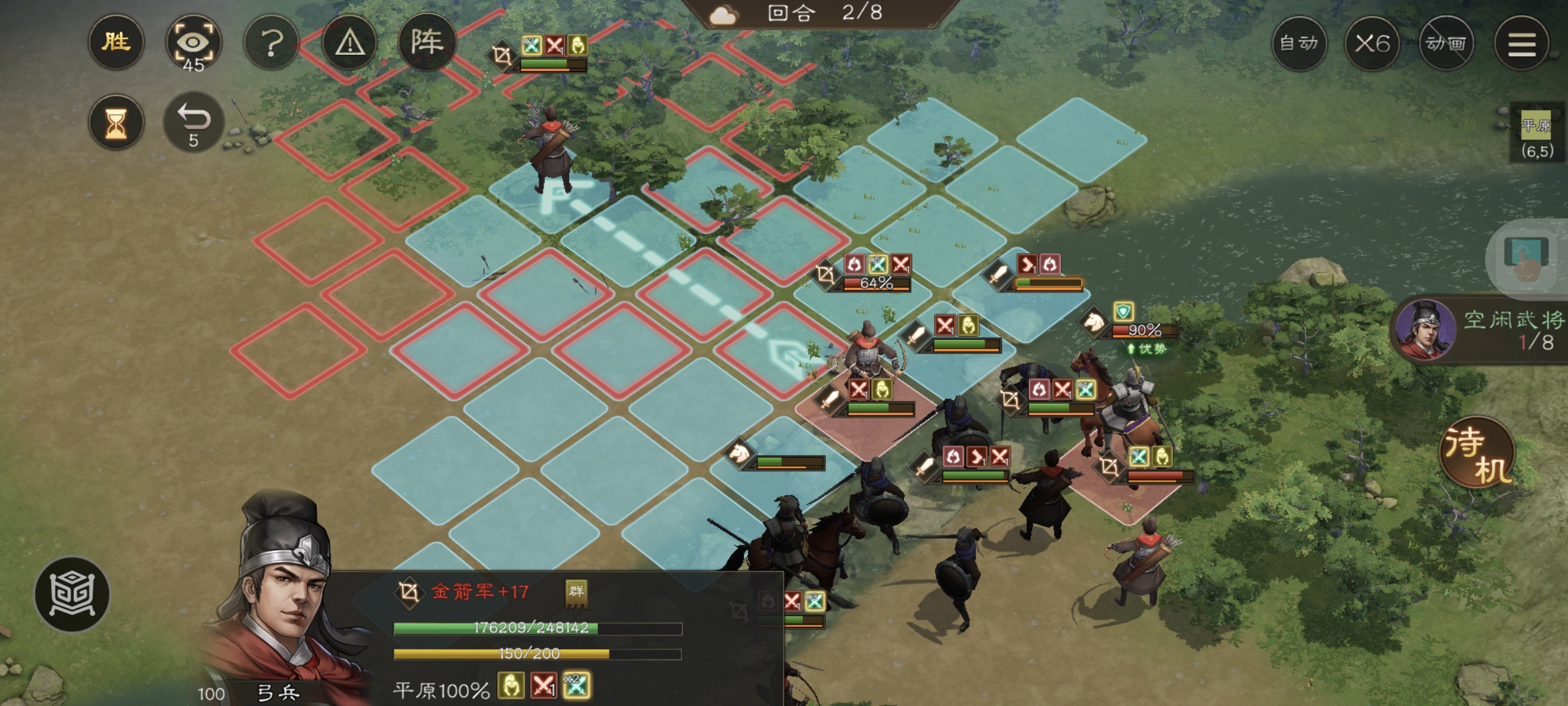The width and height of the screenshot is (1568, 706).
Task: Toggle the 动画 animation button
Action: (1446, 44)
